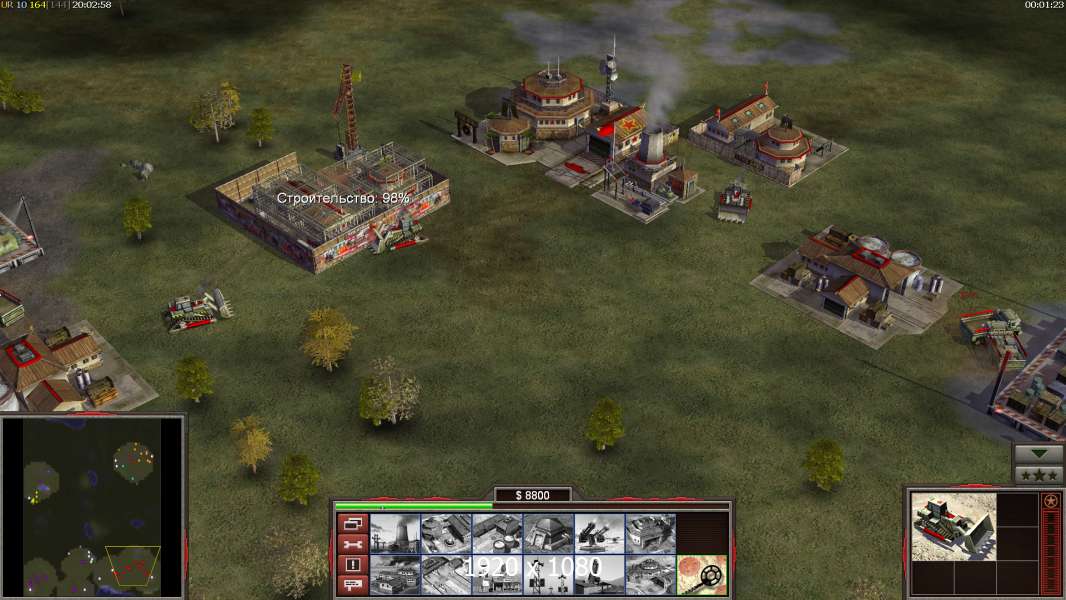The width and height of the screenshot is (1066, 600).
Task: Build a Gattling Cannon defense
Action: tap(598, 533)
